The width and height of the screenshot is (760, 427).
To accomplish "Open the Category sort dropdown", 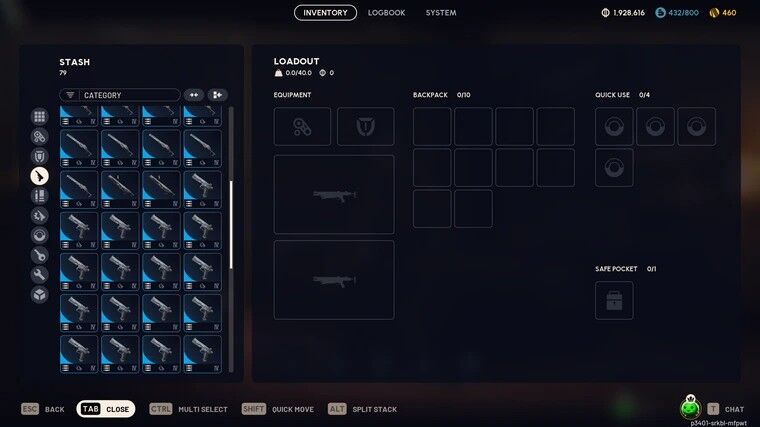I will pos(120,95).
